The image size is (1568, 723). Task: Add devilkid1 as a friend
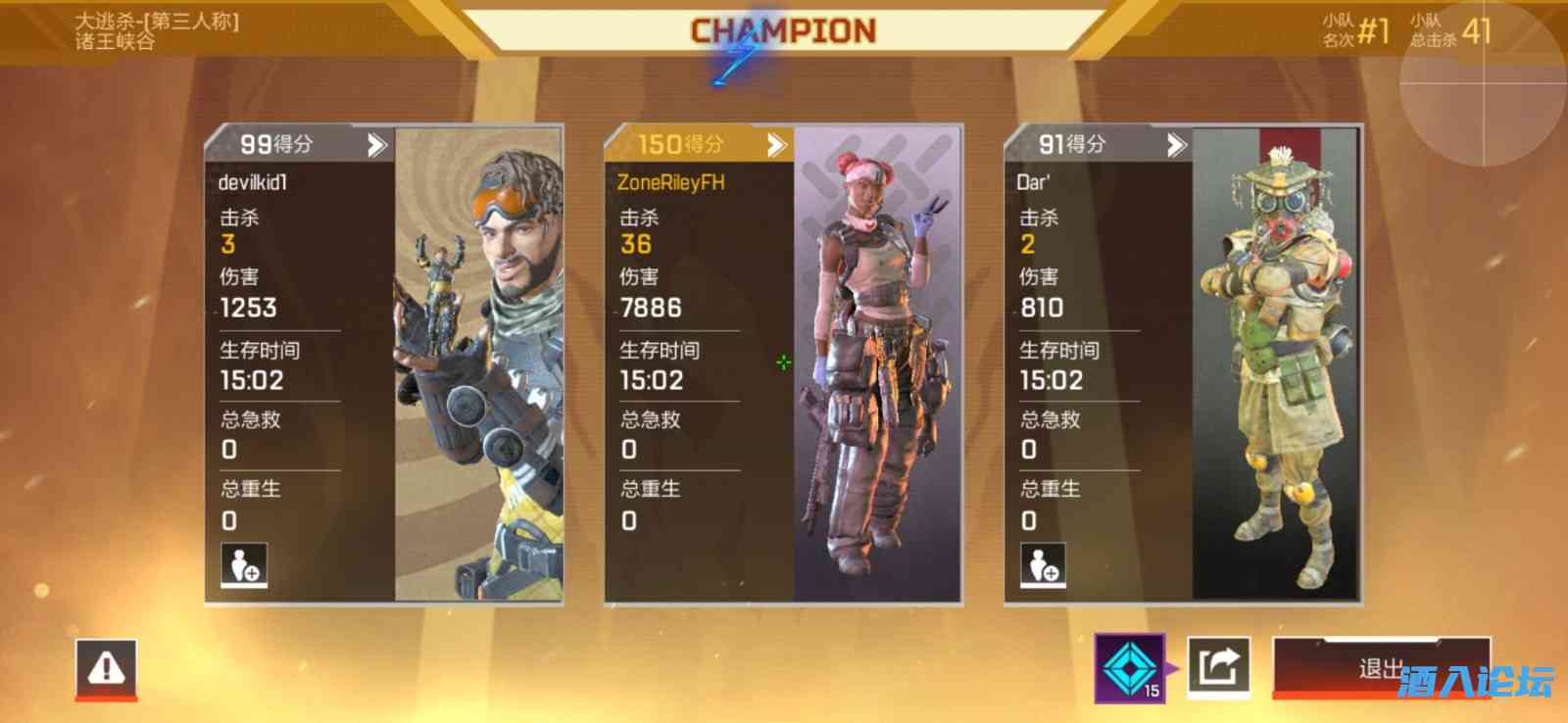(243, 566)
